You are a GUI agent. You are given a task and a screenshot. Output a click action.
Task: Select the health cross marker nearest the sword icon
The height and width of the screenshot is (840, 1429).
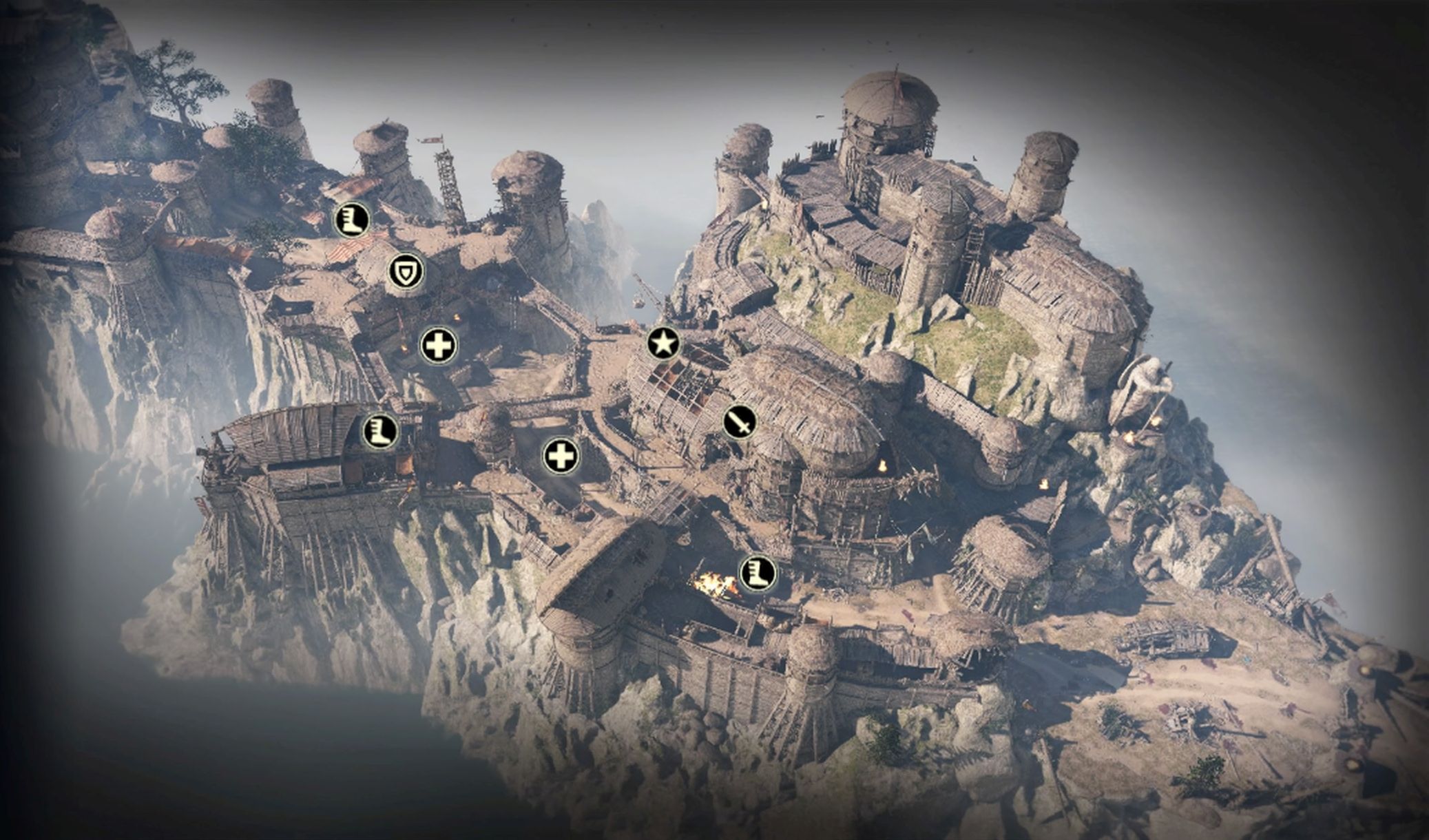(x=561, y=456)
